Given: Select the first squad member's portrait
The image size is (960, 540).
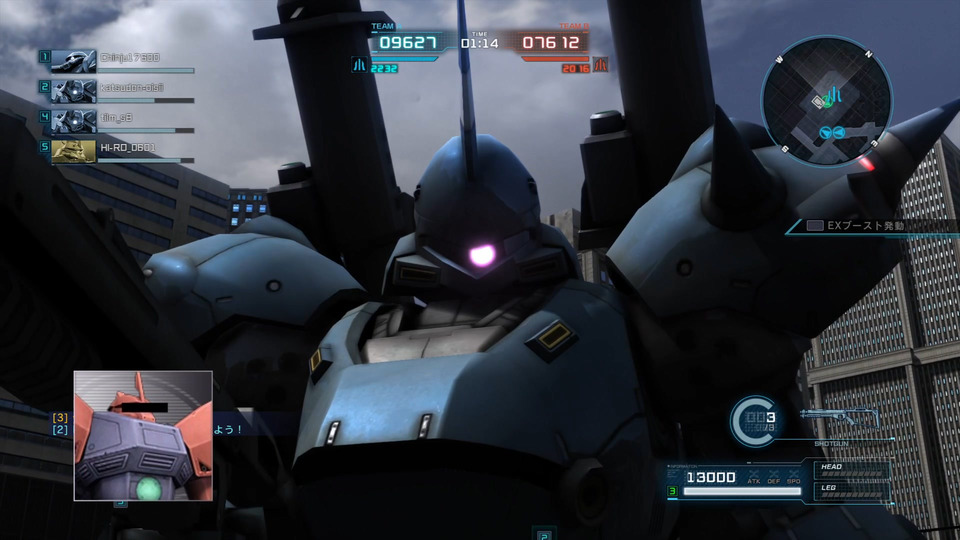Looking at the screenshot, I should click(73, 61).
